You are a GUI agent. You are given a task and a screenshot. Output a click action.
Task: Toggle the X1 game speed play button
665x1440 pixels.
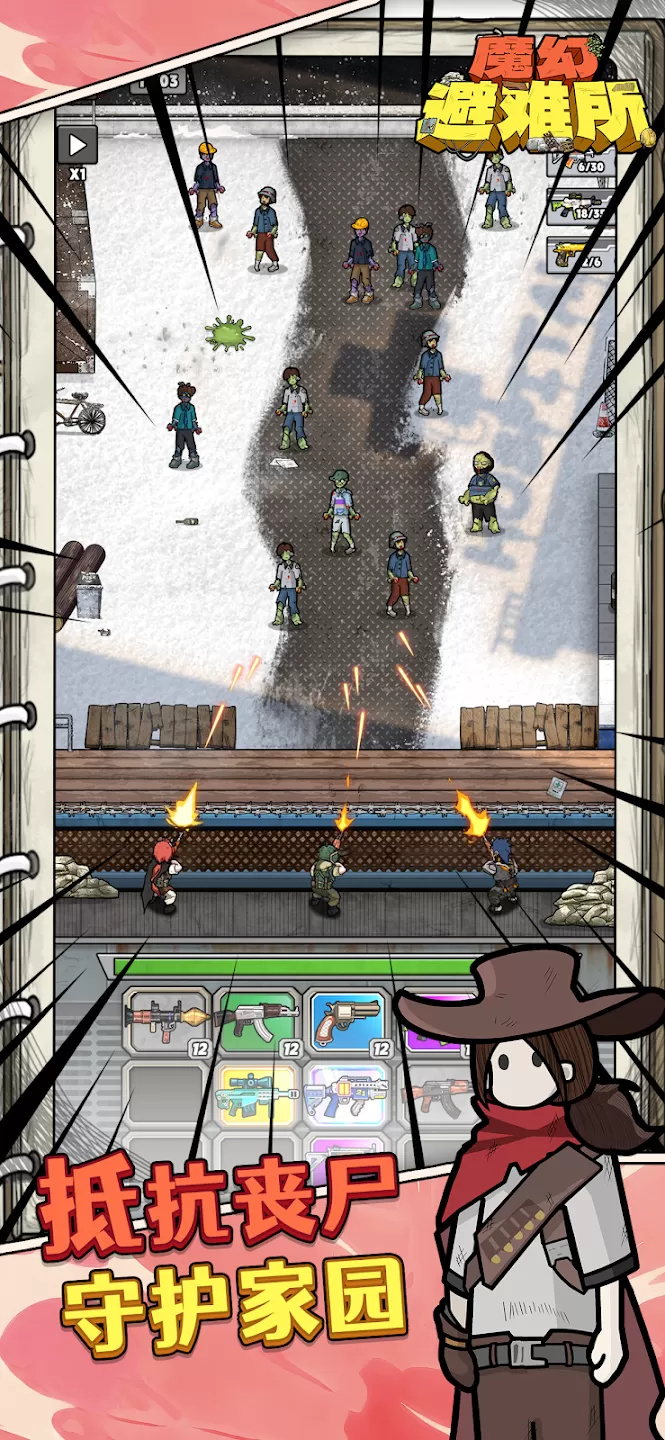(77, 146)
